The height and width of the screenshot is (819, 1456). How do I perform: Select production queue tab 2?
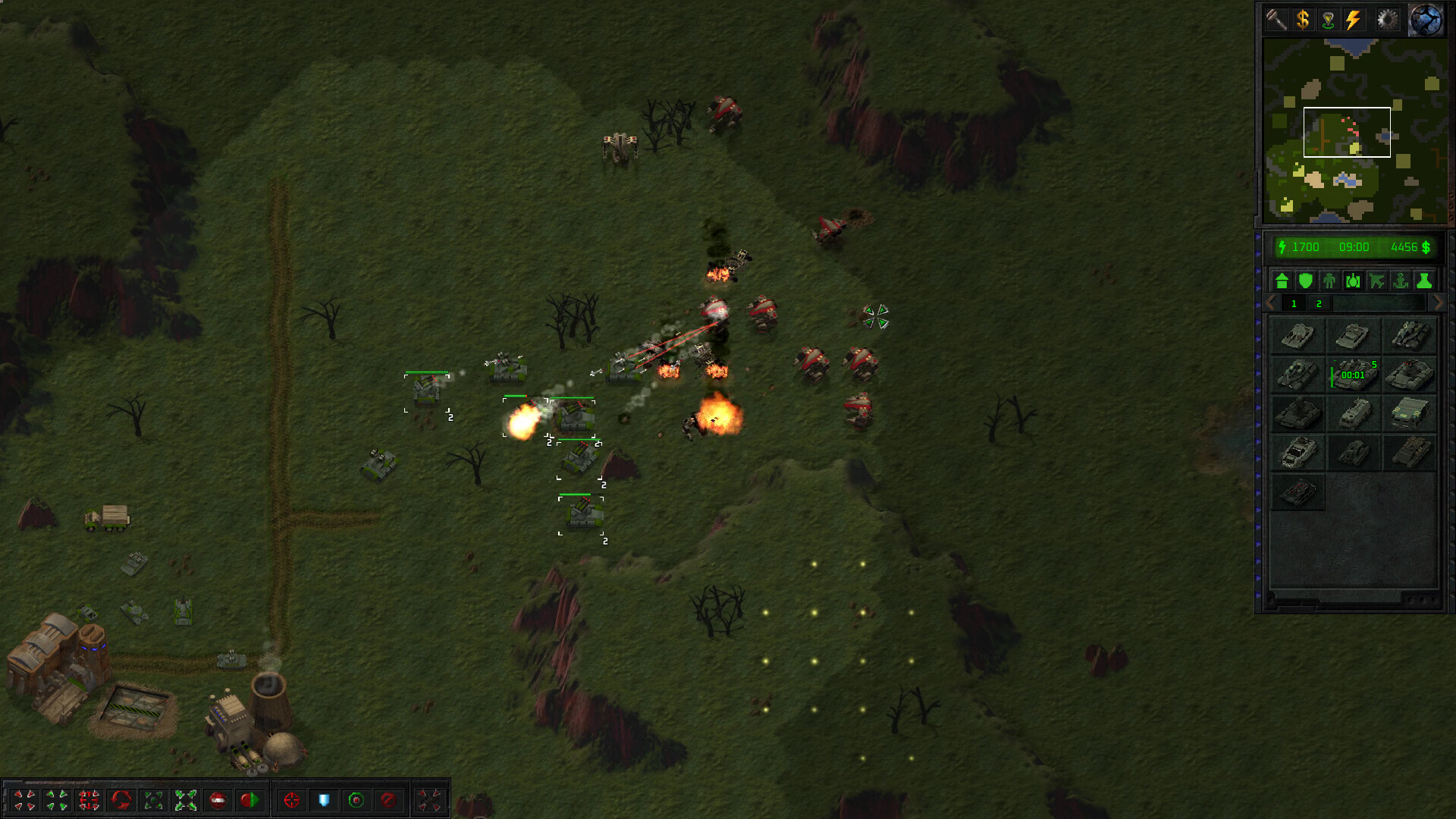(x=1319, y=303)
